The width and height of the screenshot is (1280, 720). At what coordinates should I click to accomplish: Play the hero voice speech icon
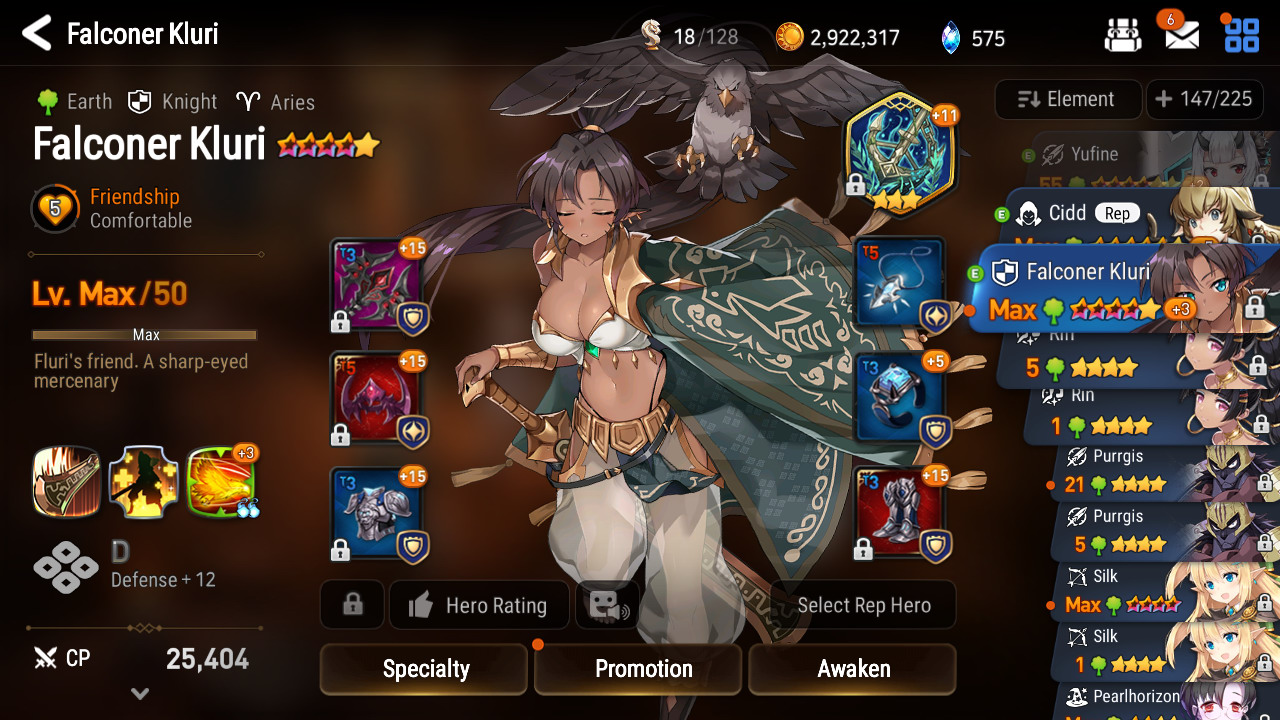pyautogui.click(x=607, y=605)
